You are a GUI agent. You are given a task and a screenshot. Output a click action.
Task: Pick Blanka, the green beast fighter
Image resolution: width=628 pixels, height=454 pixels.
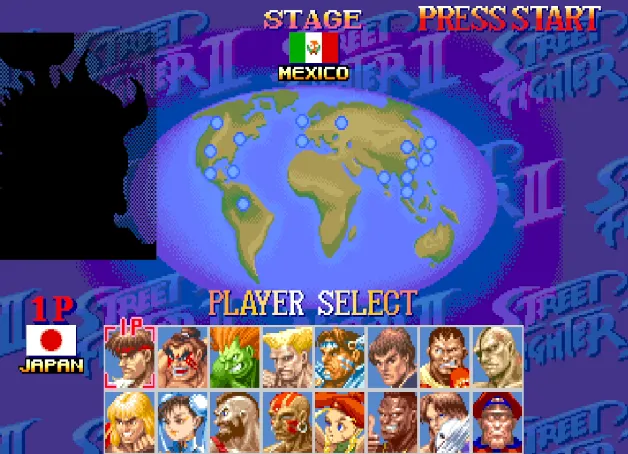[x=234, y=357]
